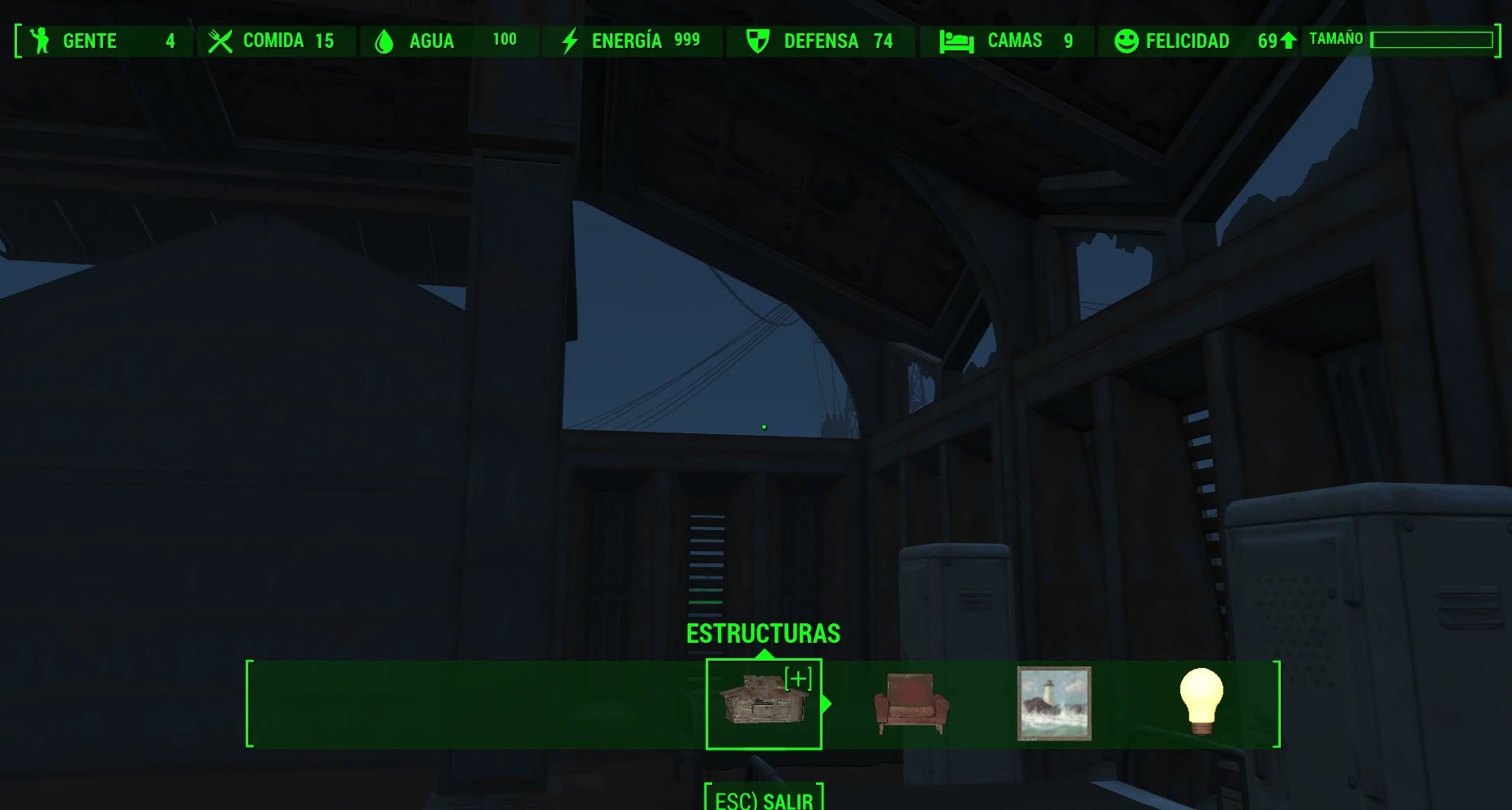Select the Estructuras build category
Viewport: 1512px width, 810px height.
point(762,703)
